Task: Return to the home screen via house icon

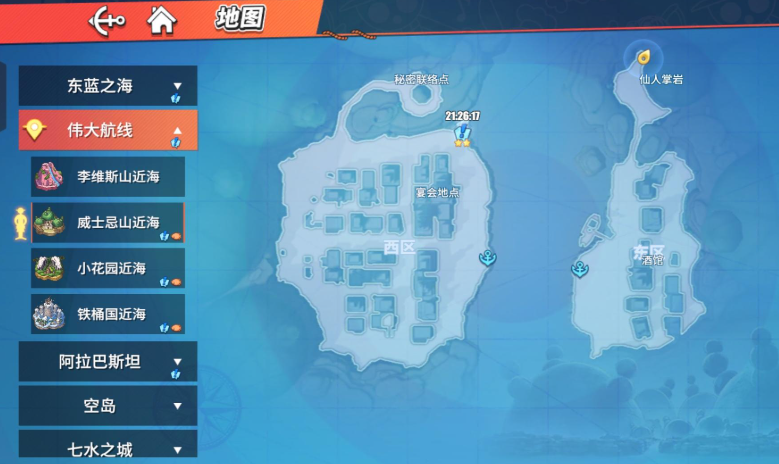Action: coord(160,19)
